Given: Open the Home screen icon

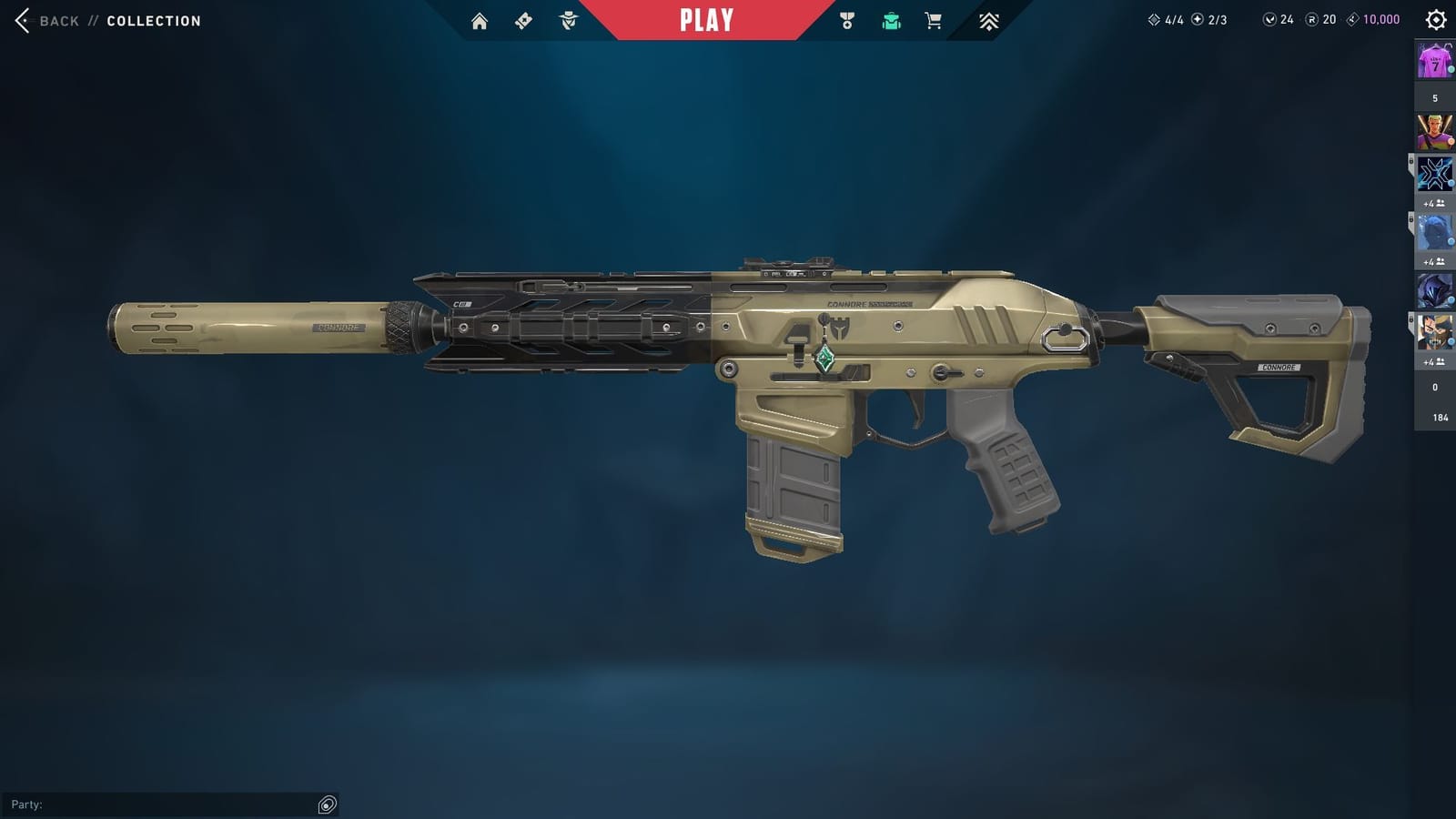Looking at the screenshot, I should 480,20.
